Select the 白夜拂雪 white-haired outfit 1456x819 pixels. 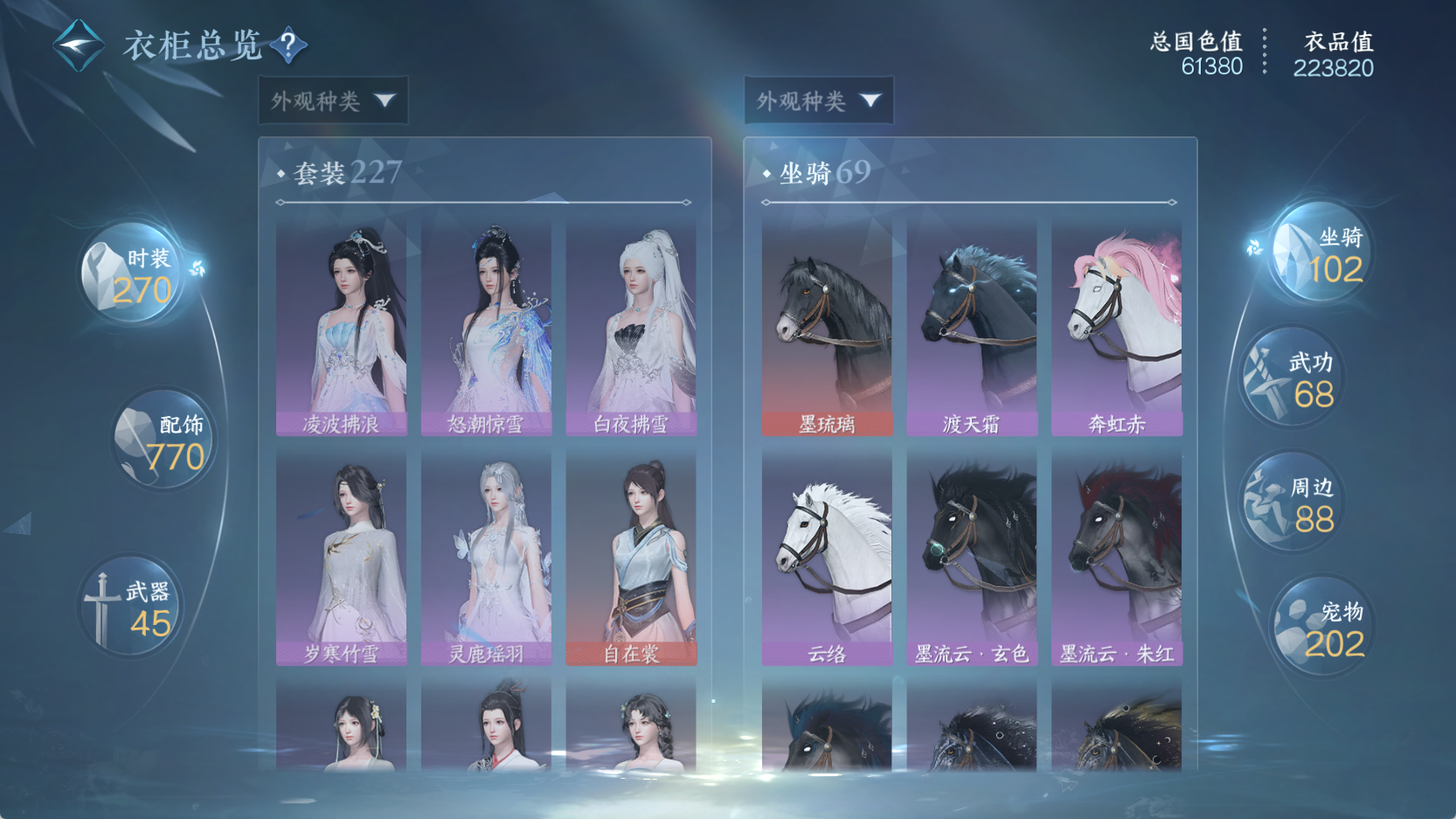(x=631, y=328)
